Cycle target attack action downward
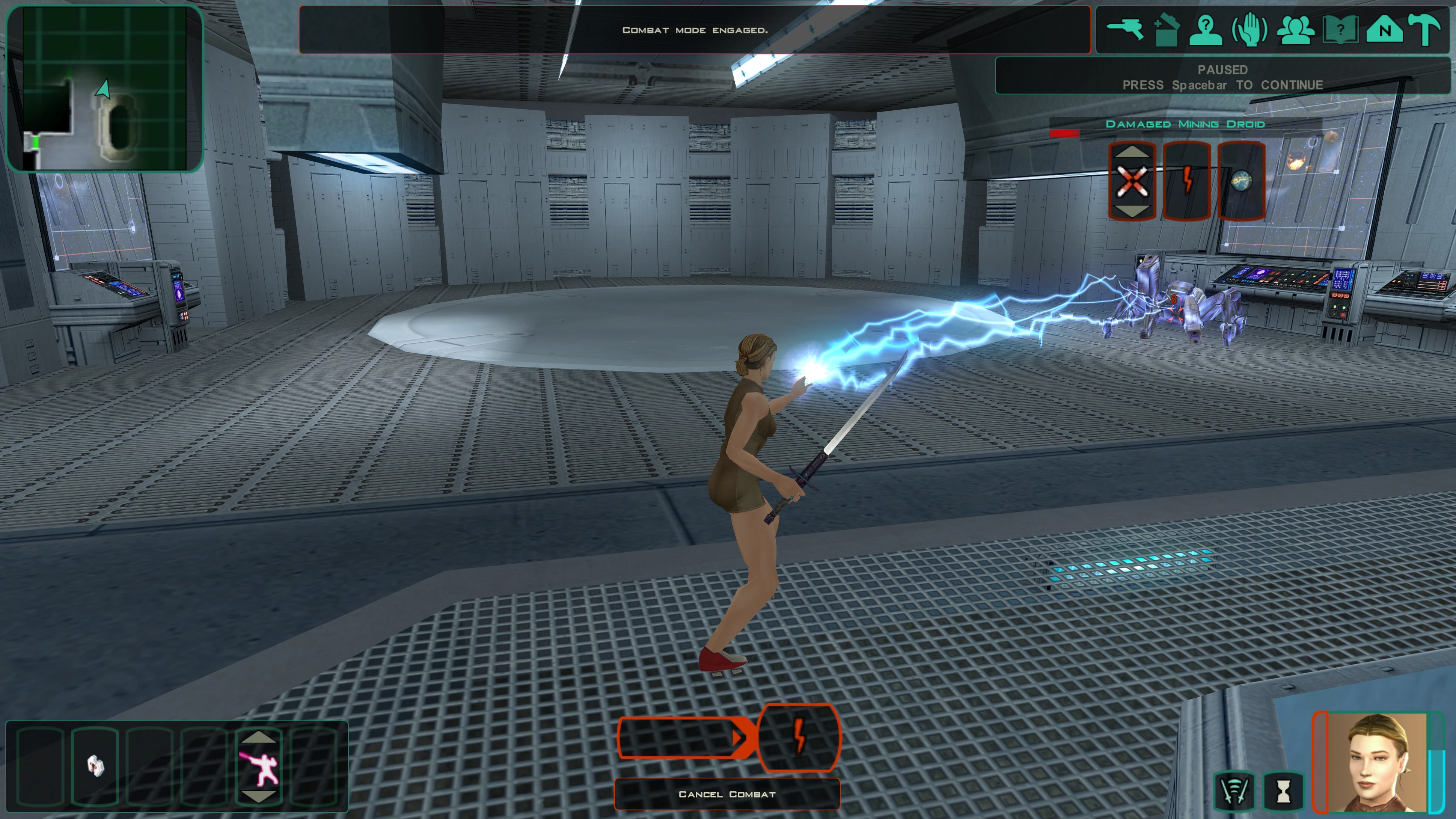The image size is (1456, 819). 1132,211
